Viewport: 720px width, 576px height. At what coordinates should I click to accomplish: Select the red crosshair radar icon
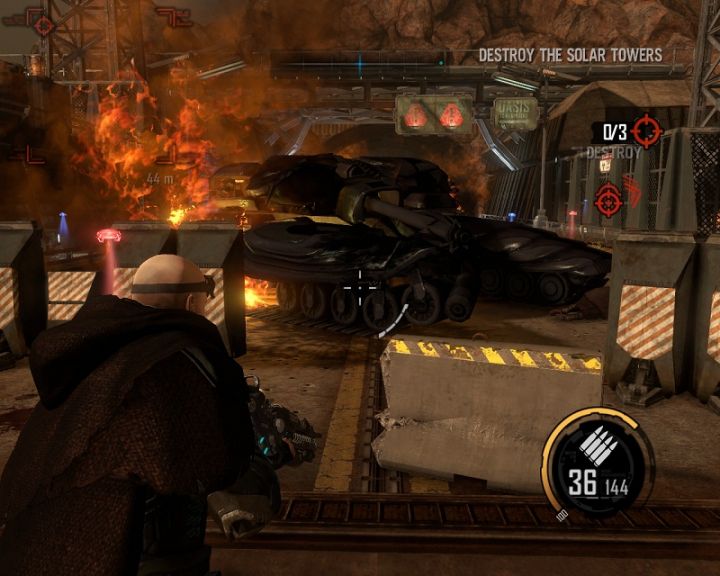42,22
